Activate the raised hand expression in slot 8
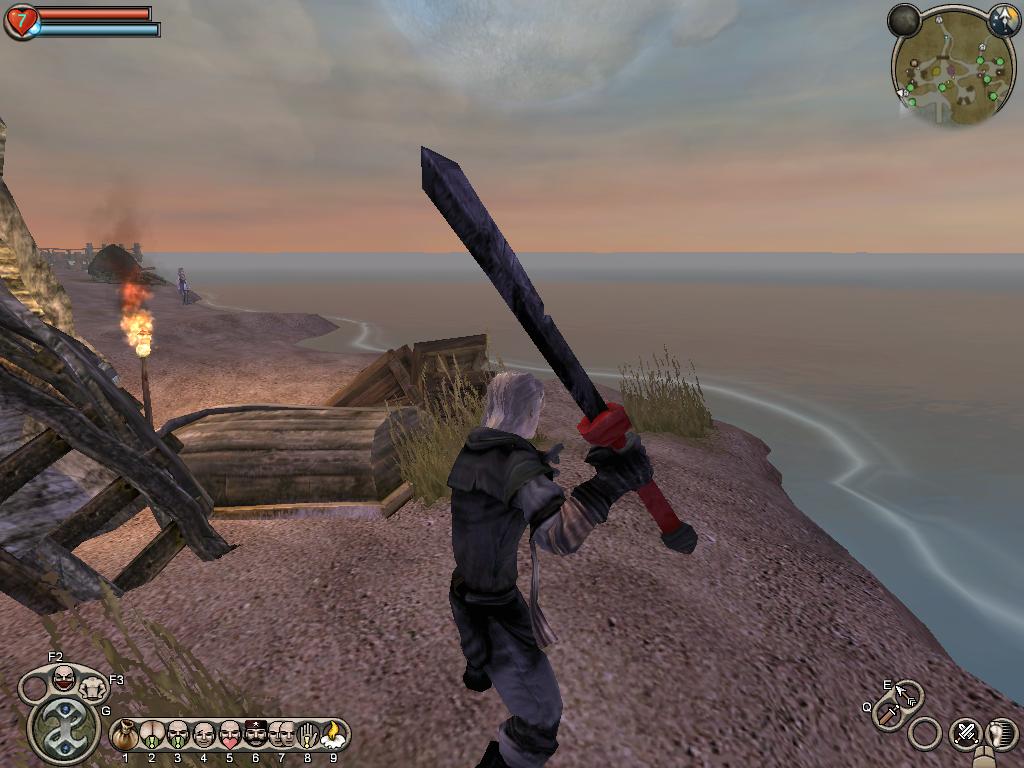Viewport: 1024px width, 768px height. pos(307,736)
